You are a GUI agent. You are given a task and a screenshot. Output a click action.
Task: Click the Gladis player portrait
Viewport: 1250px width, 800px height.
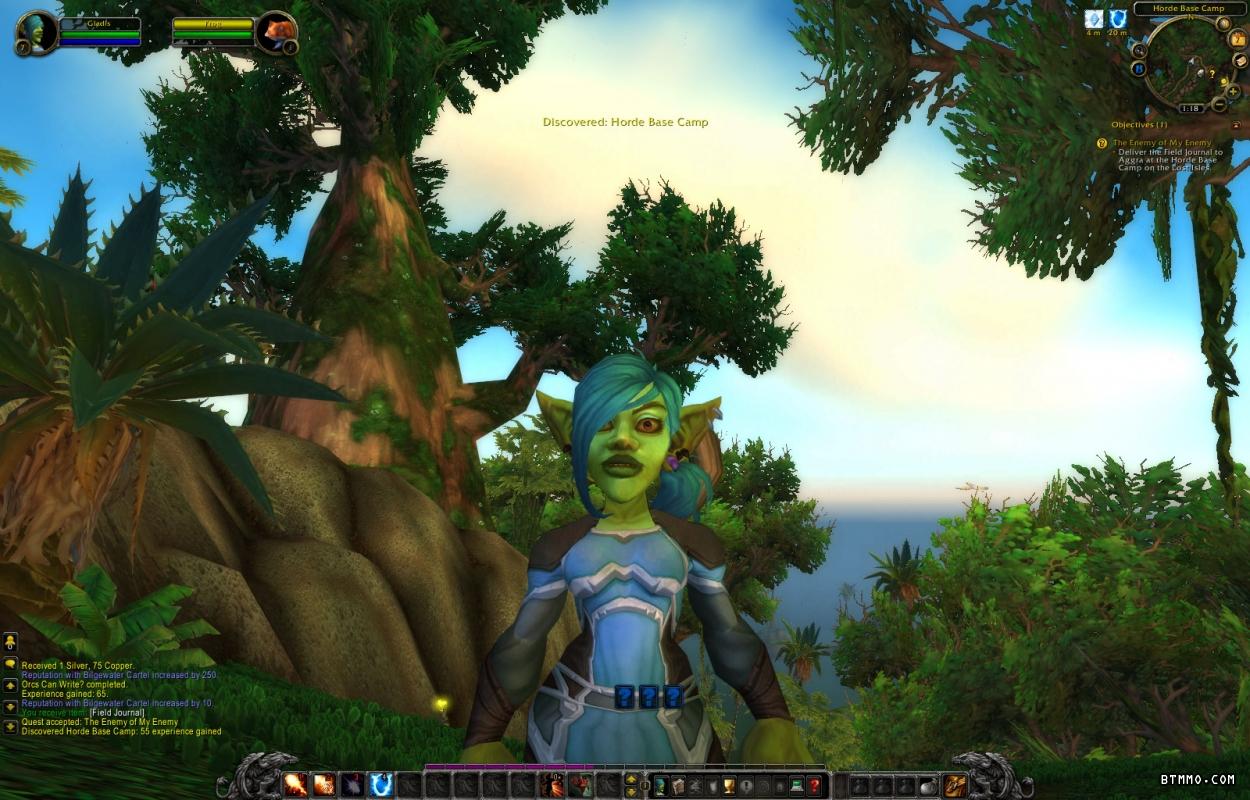coord(37,32)
